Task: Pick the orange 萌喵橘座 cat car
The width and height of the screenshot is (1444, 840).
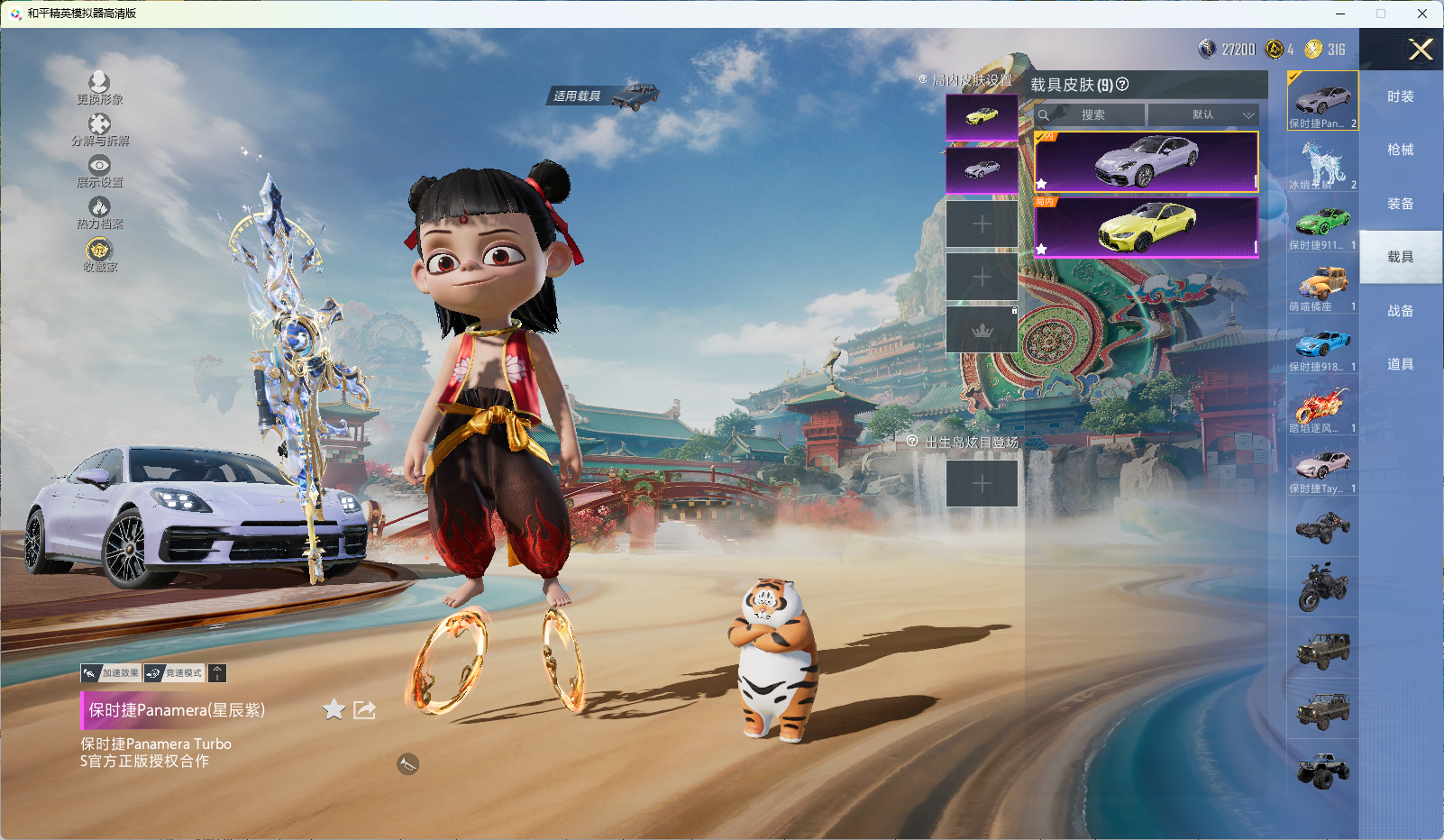Action: 1322,285
